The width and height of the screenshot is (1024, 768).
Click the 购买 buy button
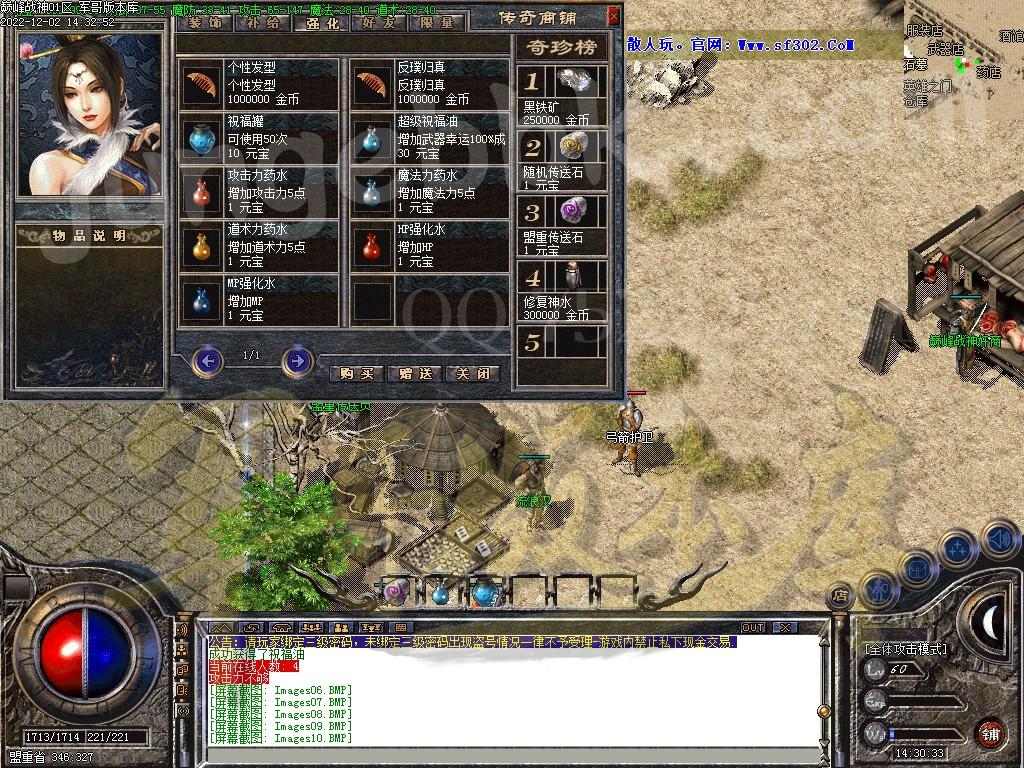[356, 374]
